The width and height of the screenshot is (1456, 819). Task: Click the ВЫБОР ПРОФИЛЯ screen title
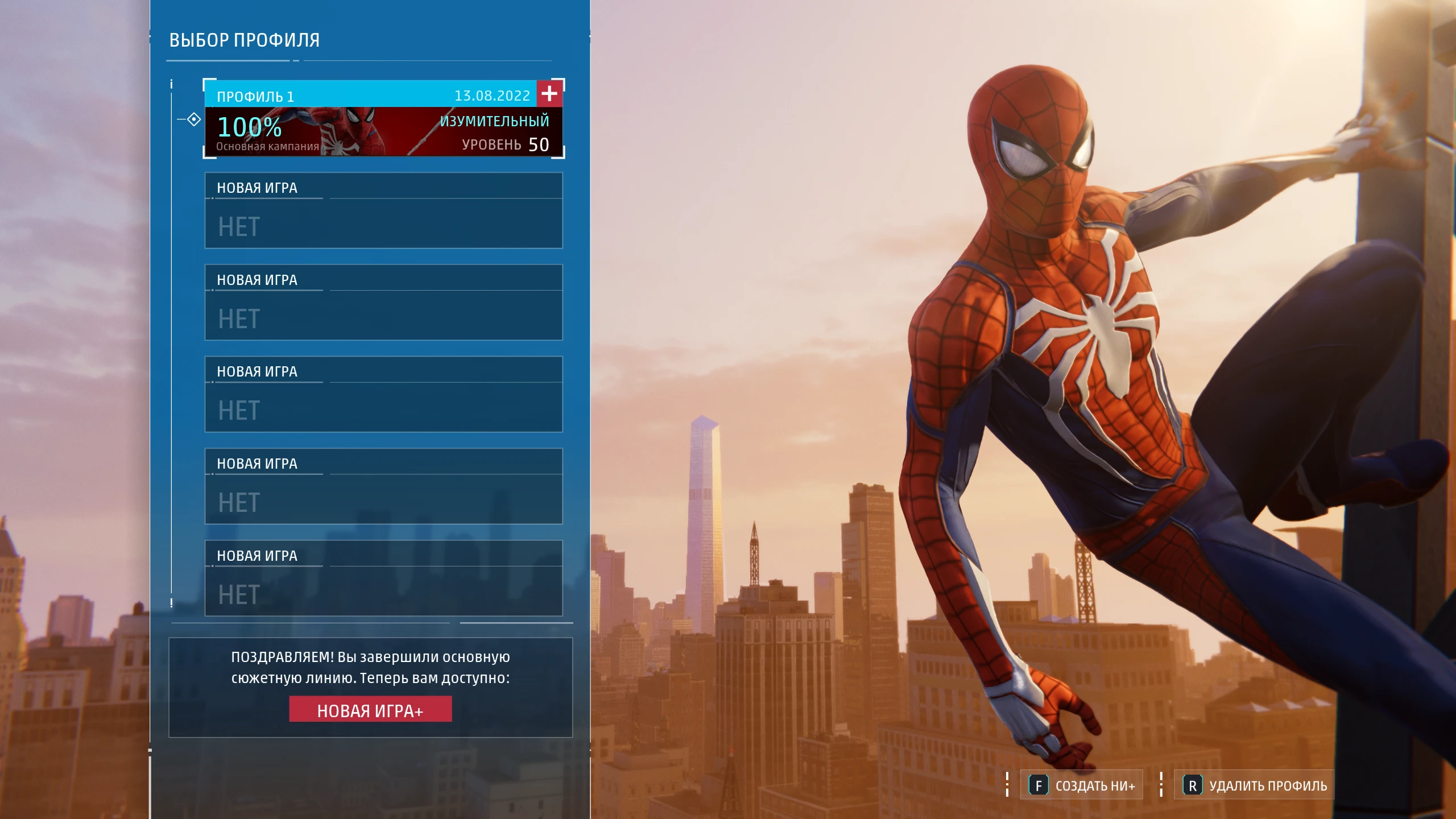pyautogui.click(x=245, y=40)
